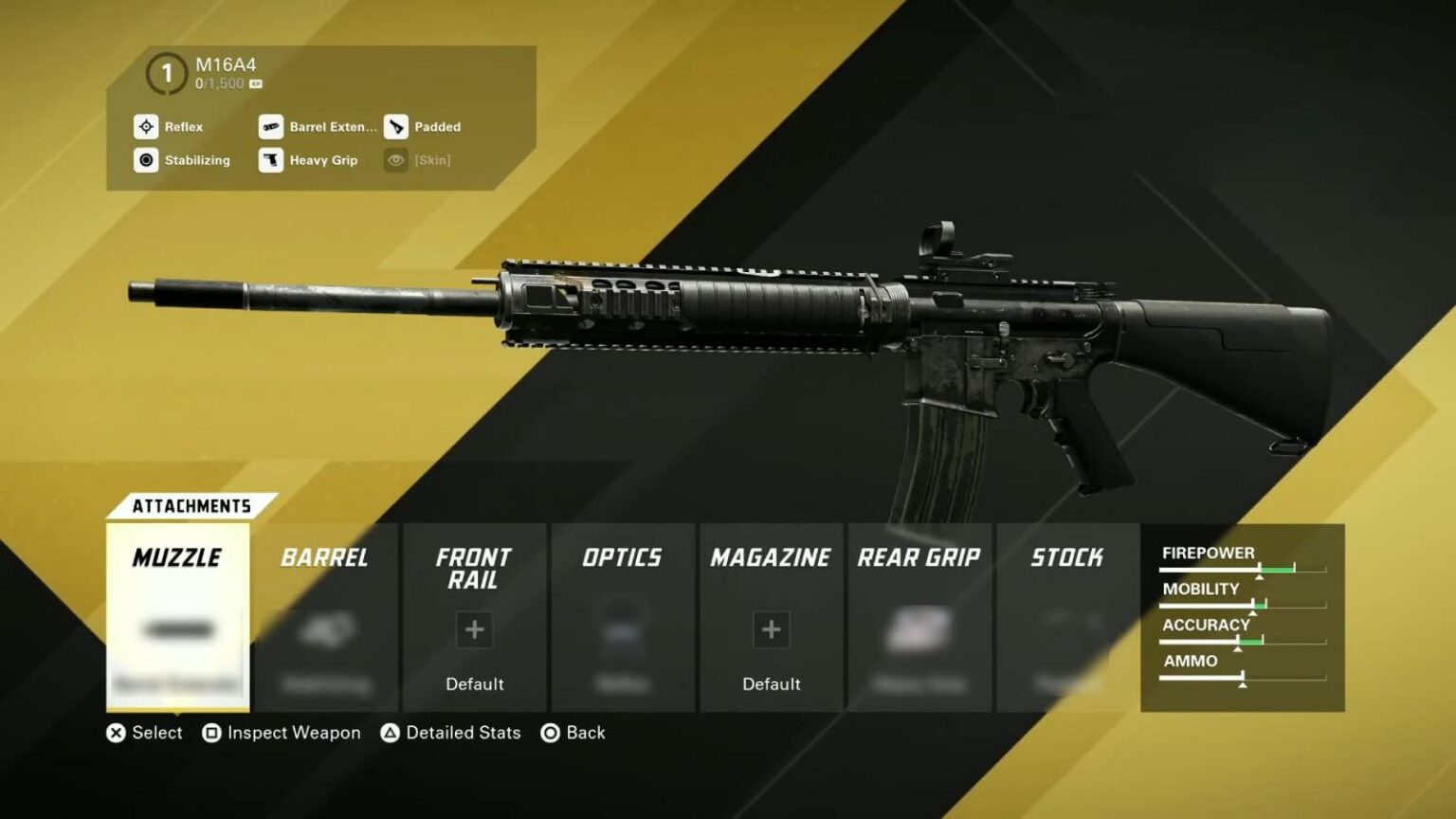The image size is (1456, 819).
Task: Switch to the Barrel attachment tab
Action: coord(326,557)
